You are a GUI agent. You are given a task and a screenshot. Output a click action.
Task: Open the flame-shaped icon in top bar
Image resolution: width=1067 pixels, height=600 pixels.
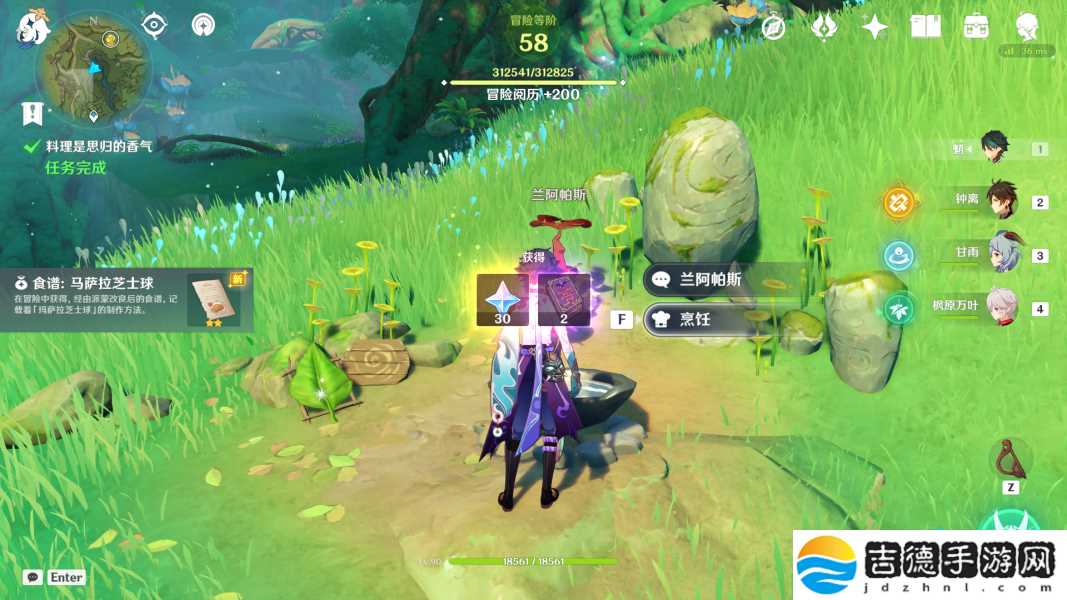[x=824, y=27]
